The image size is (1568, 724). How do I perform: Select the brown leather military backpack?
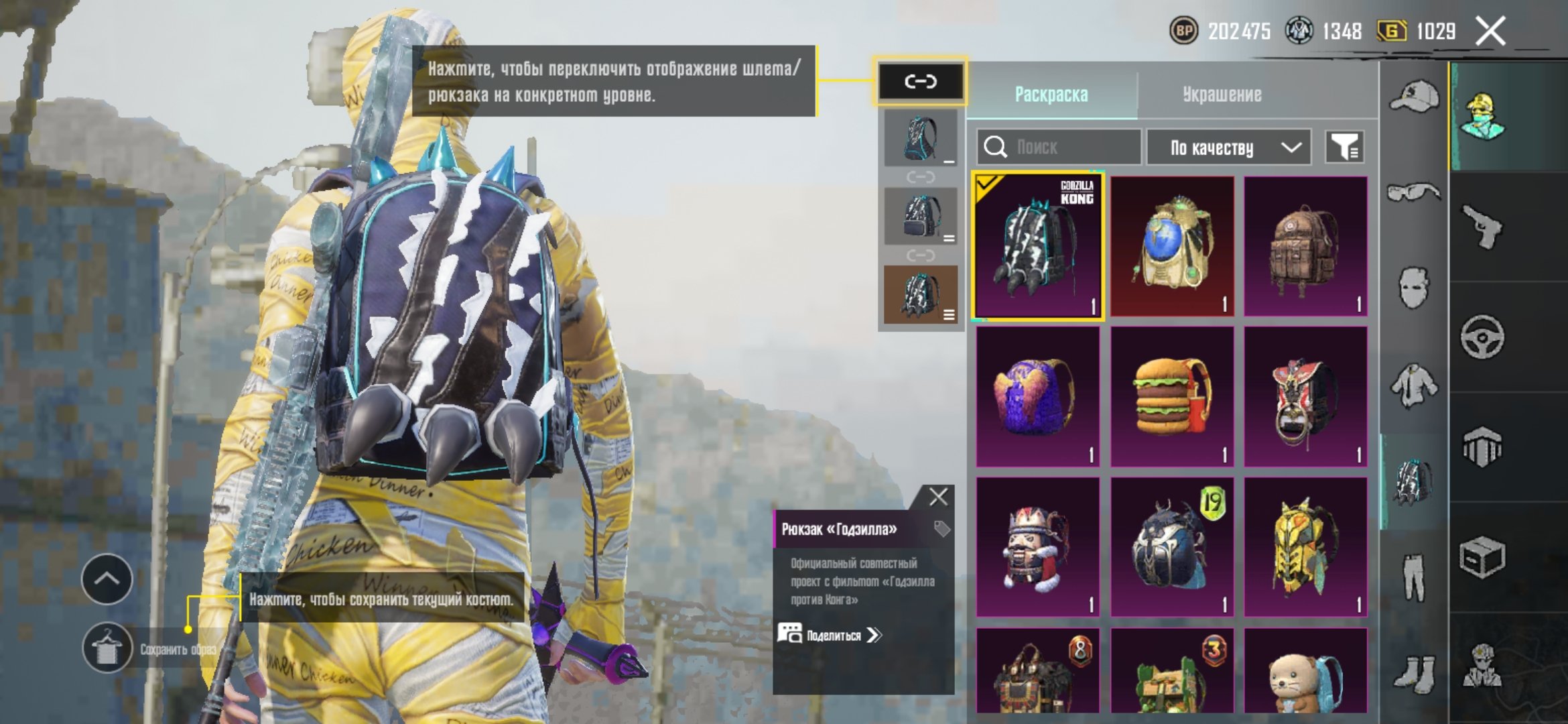point(1305,246)
